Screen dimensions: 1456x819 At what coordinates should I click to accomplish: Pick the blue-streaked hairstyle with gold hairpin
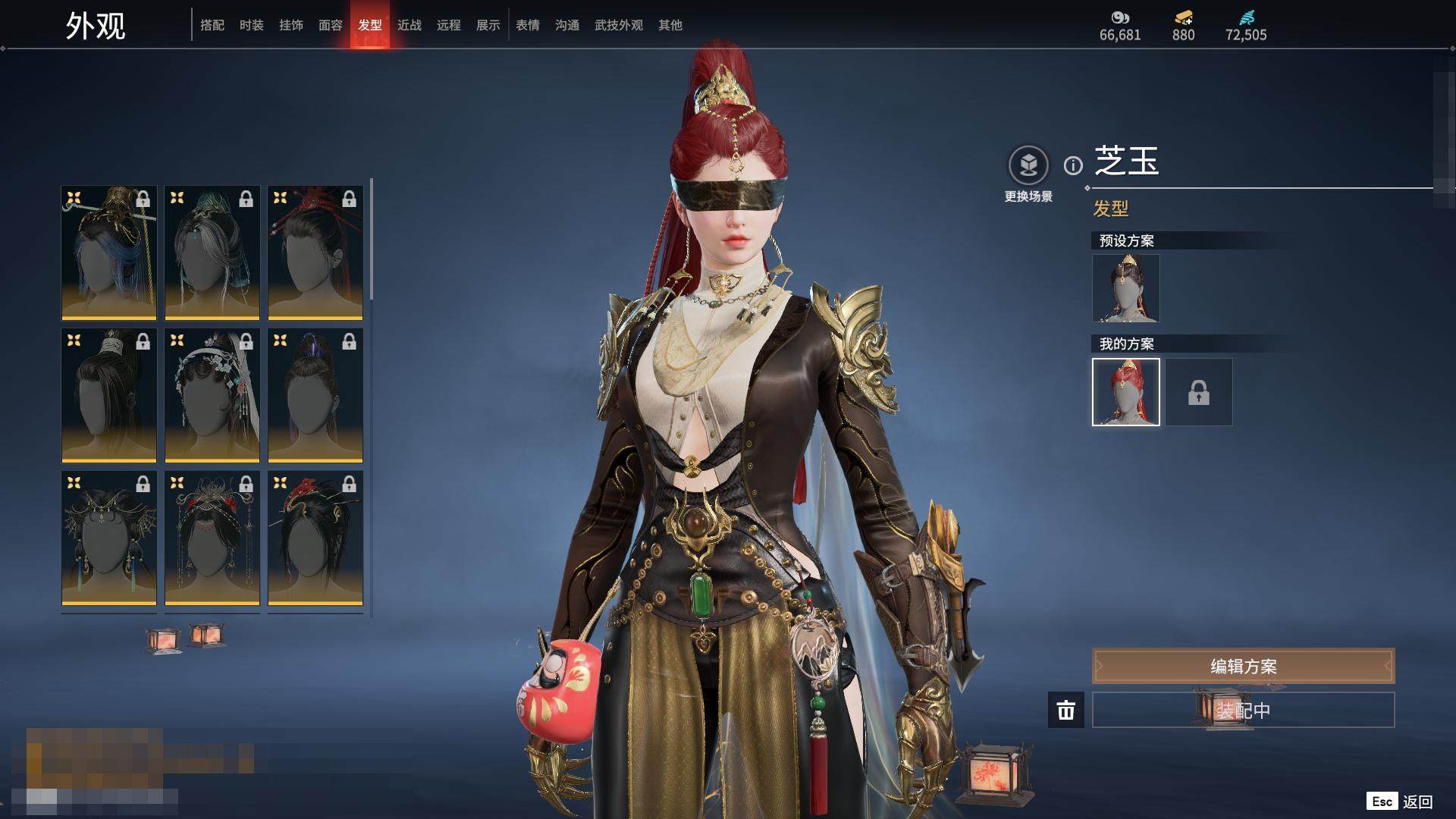pos(109,253)
